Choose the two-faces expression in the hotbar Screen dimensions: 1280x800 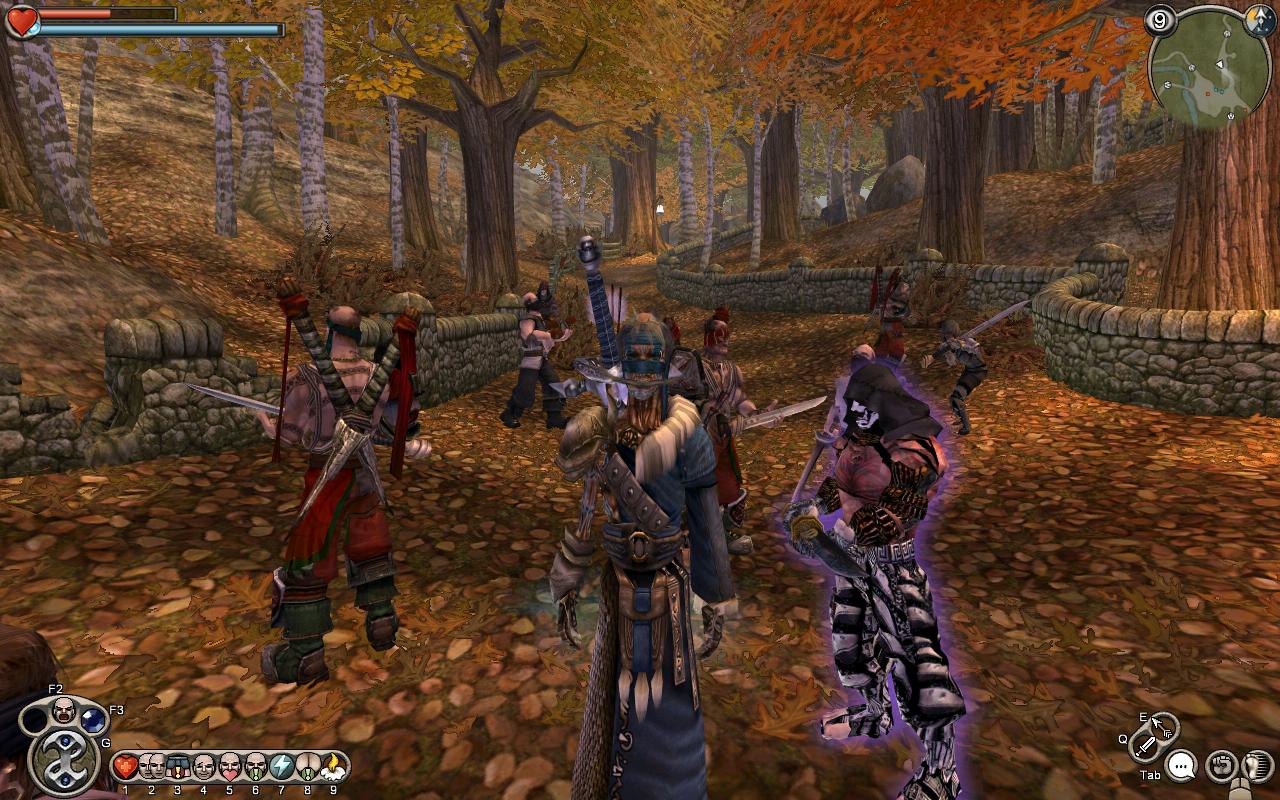pos(151,767)
